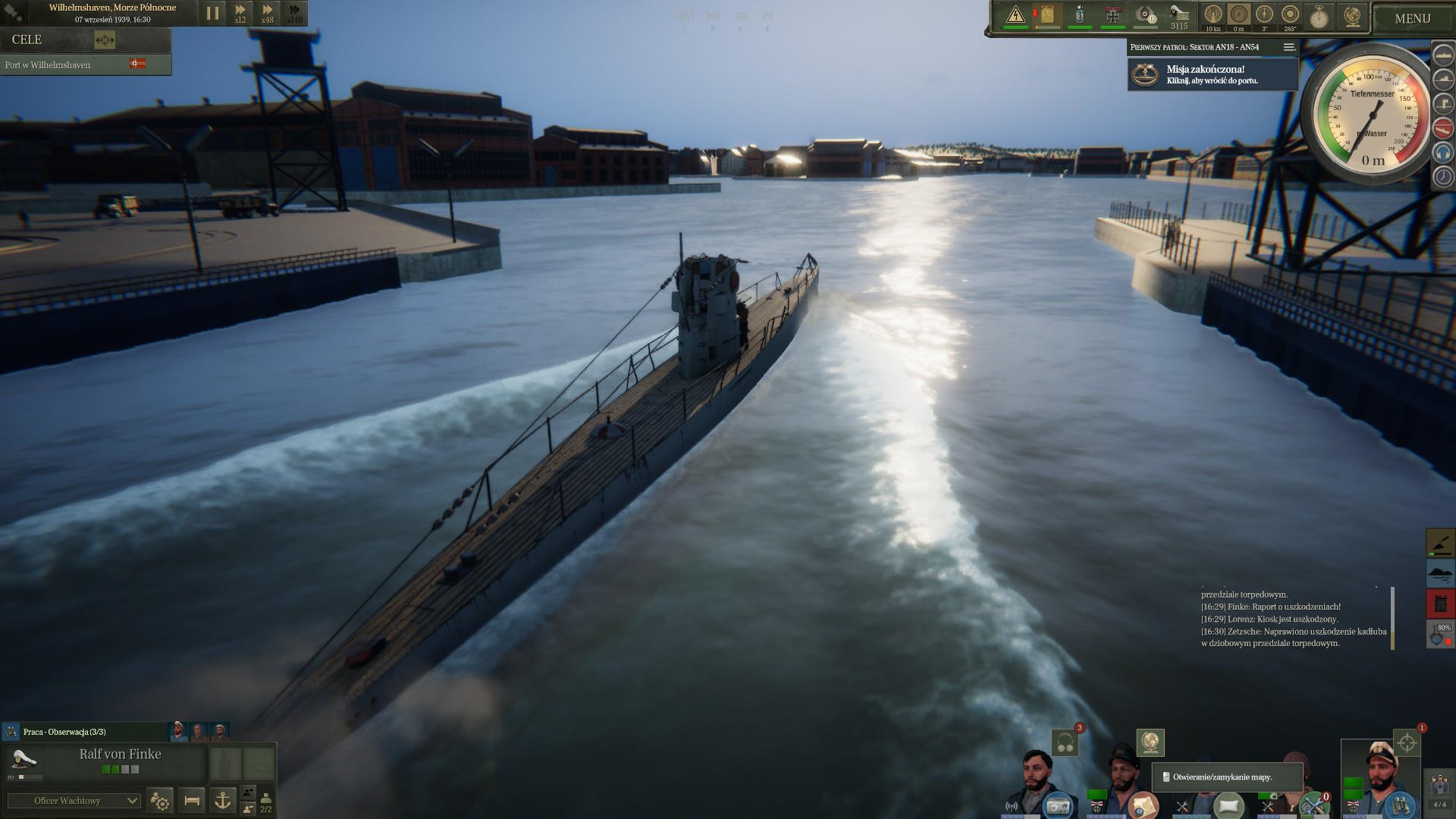
Task: Click the stopwatch icon in top bar
Action: pyautogui.click(x=1319, y=17)
